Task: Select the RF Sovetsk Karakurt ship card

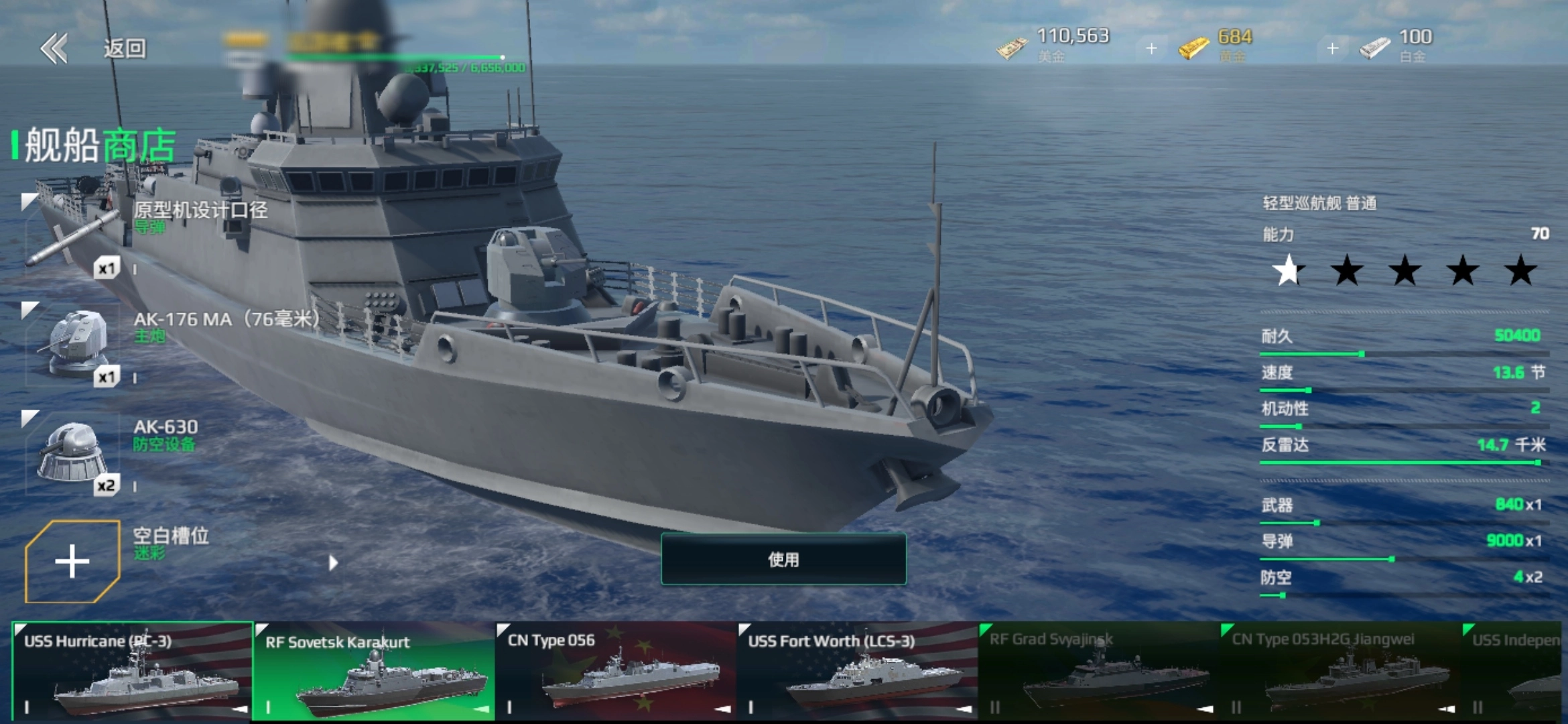Action: pyautogui.click(x=373, y=672)
